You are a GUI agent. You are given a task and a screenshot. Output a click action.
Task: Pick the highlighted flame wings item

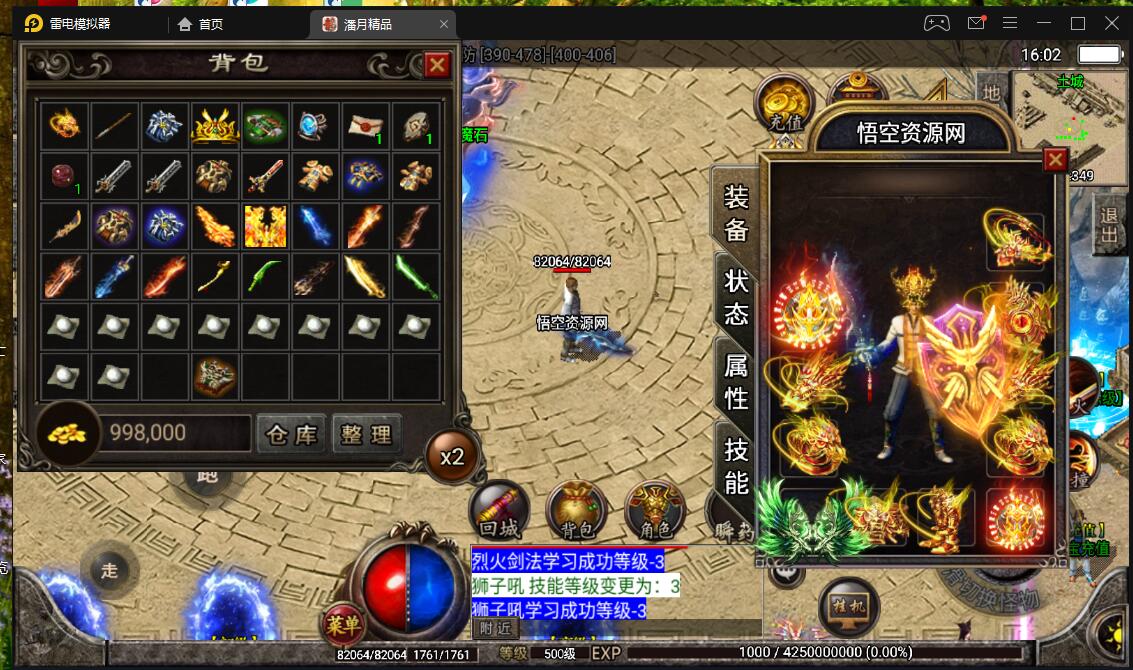coord(265,226)
